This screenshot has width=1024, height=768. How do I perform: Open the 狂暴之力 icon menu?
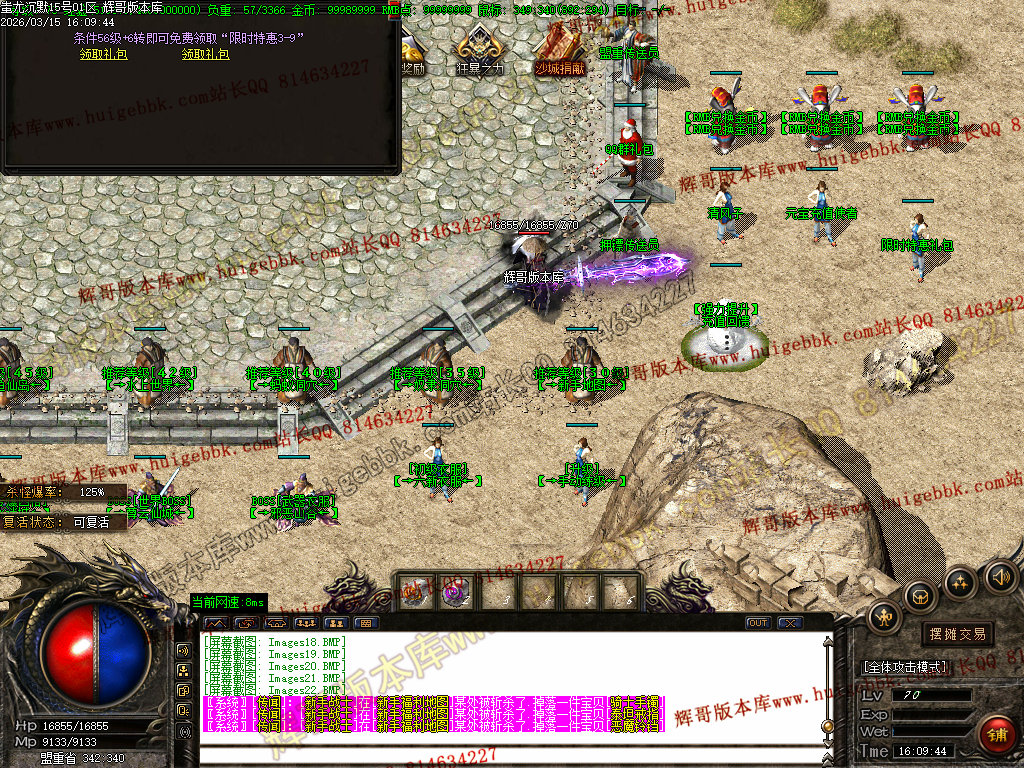[479, 50]
